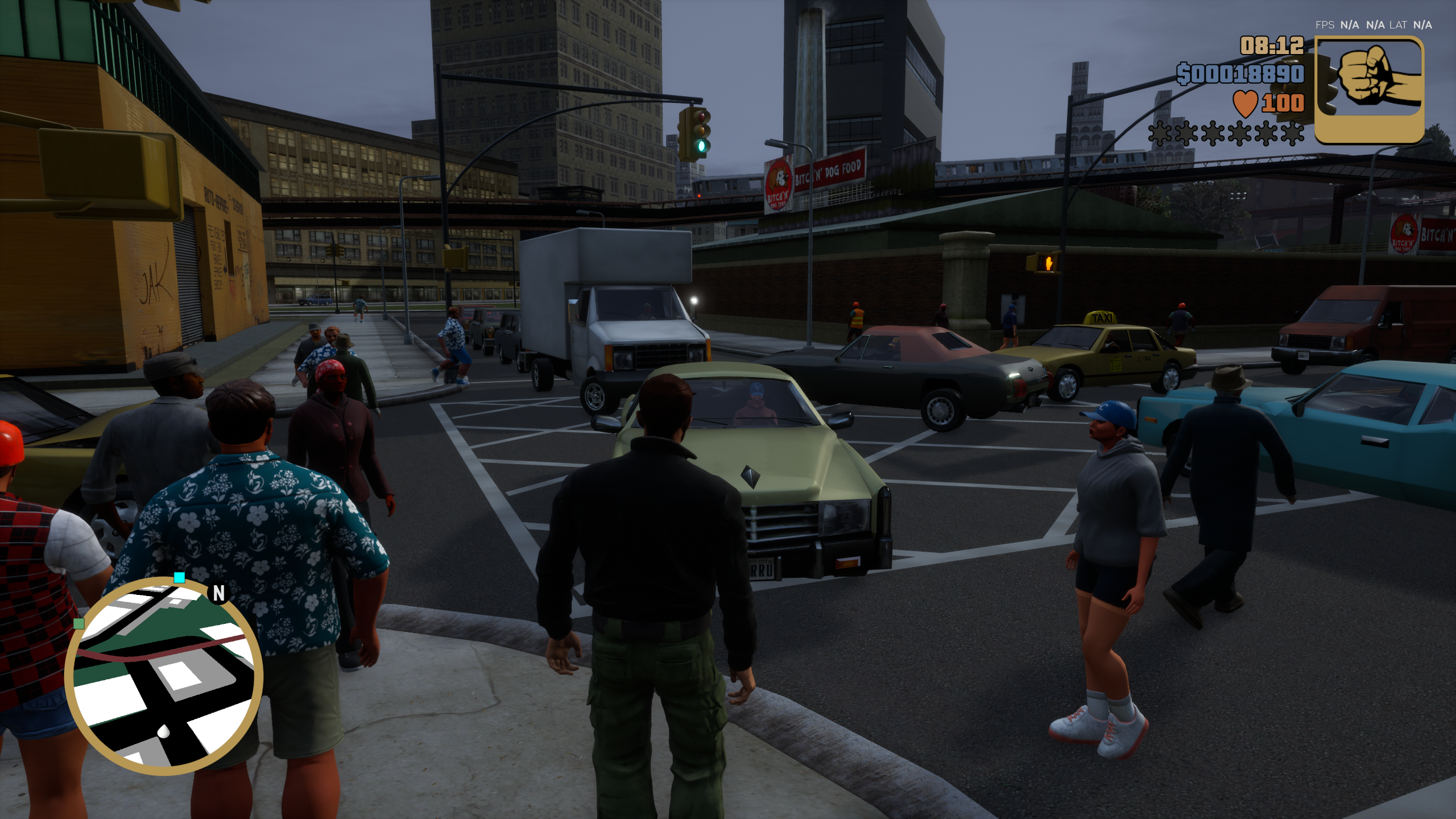Select the fist weapon icon

click(1370, 90)
